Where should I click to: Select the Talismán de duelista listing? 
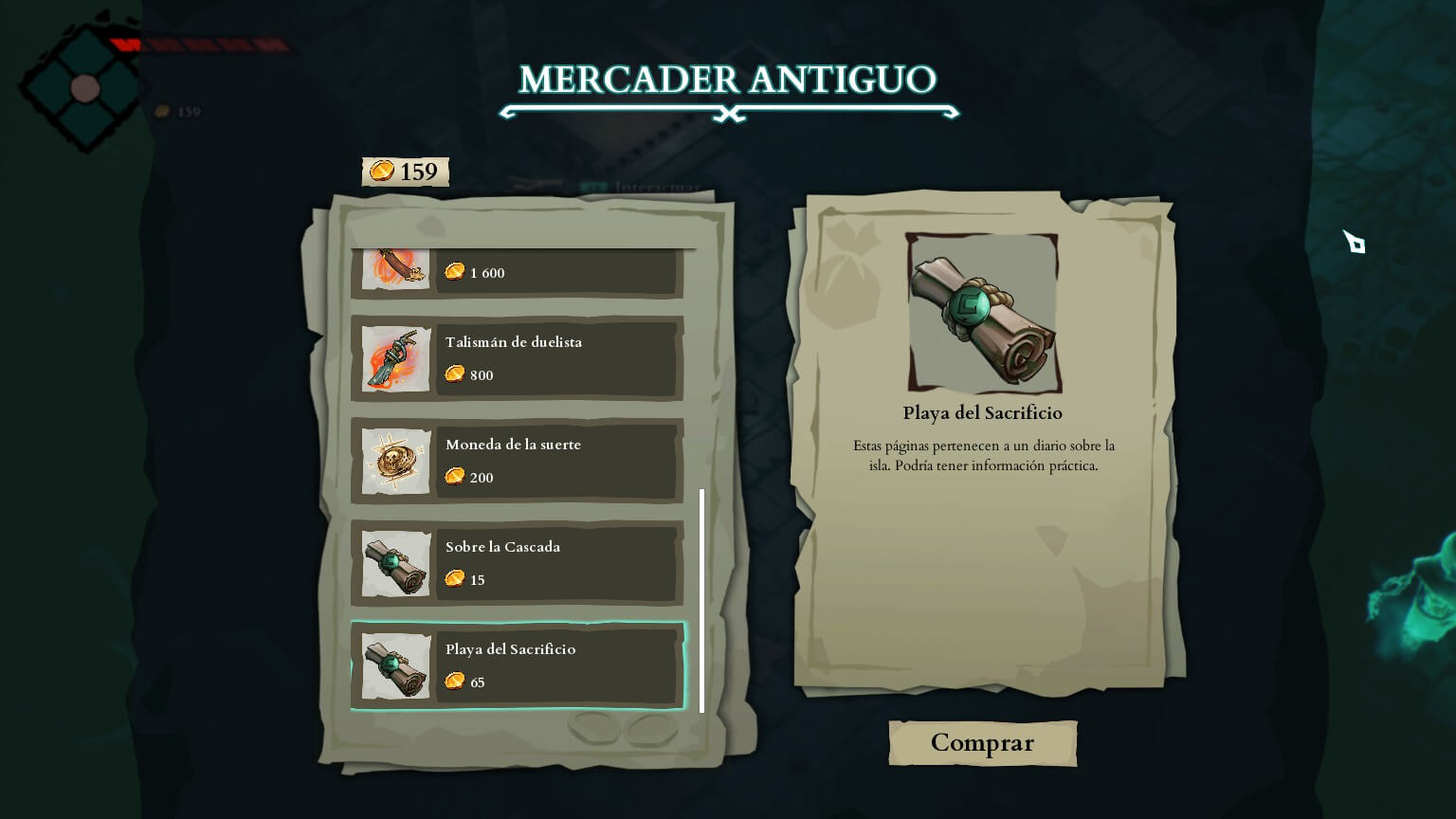[518, 358]
